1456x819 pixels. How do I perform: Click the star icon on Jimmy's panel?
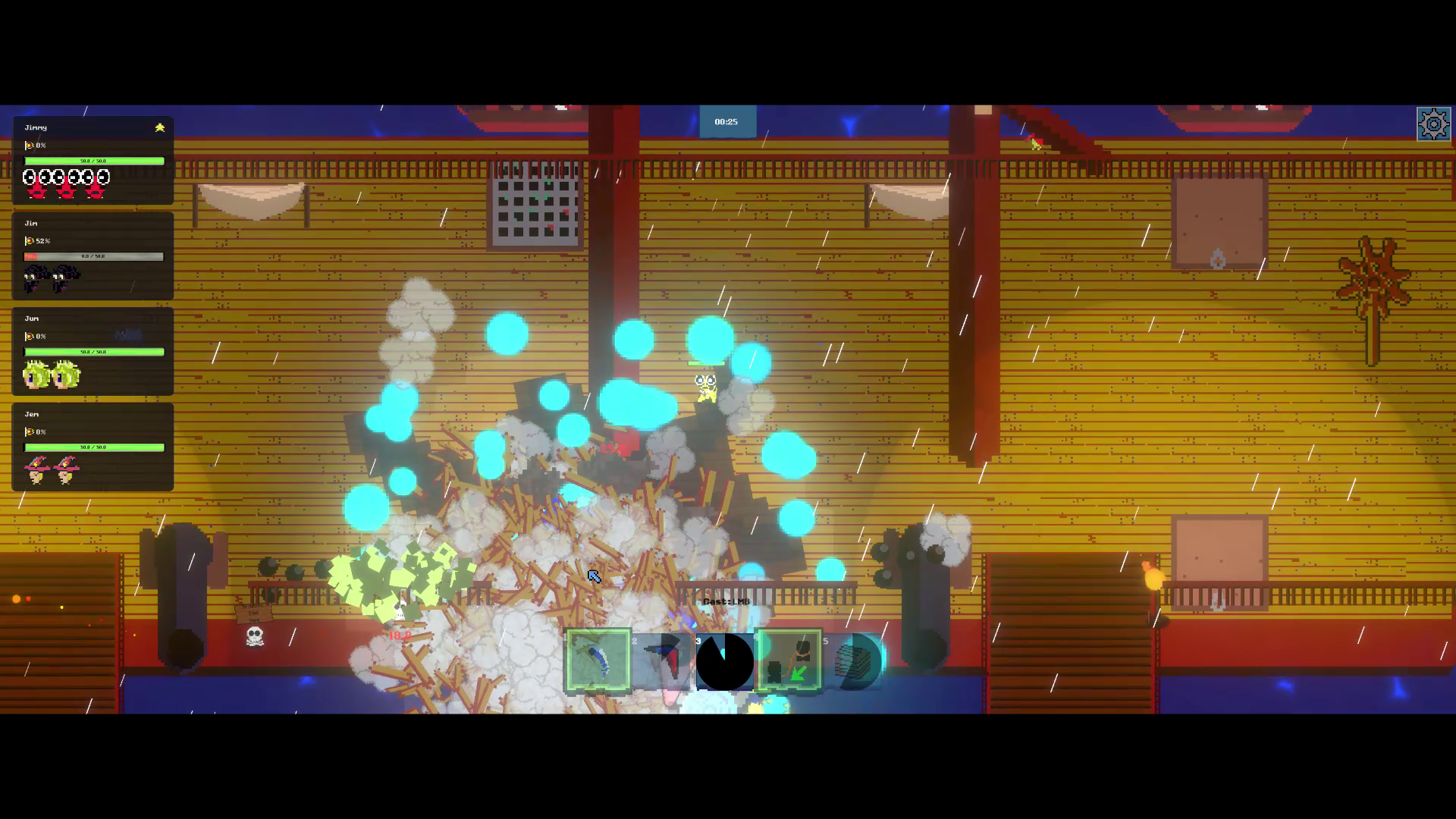(159, 128)
